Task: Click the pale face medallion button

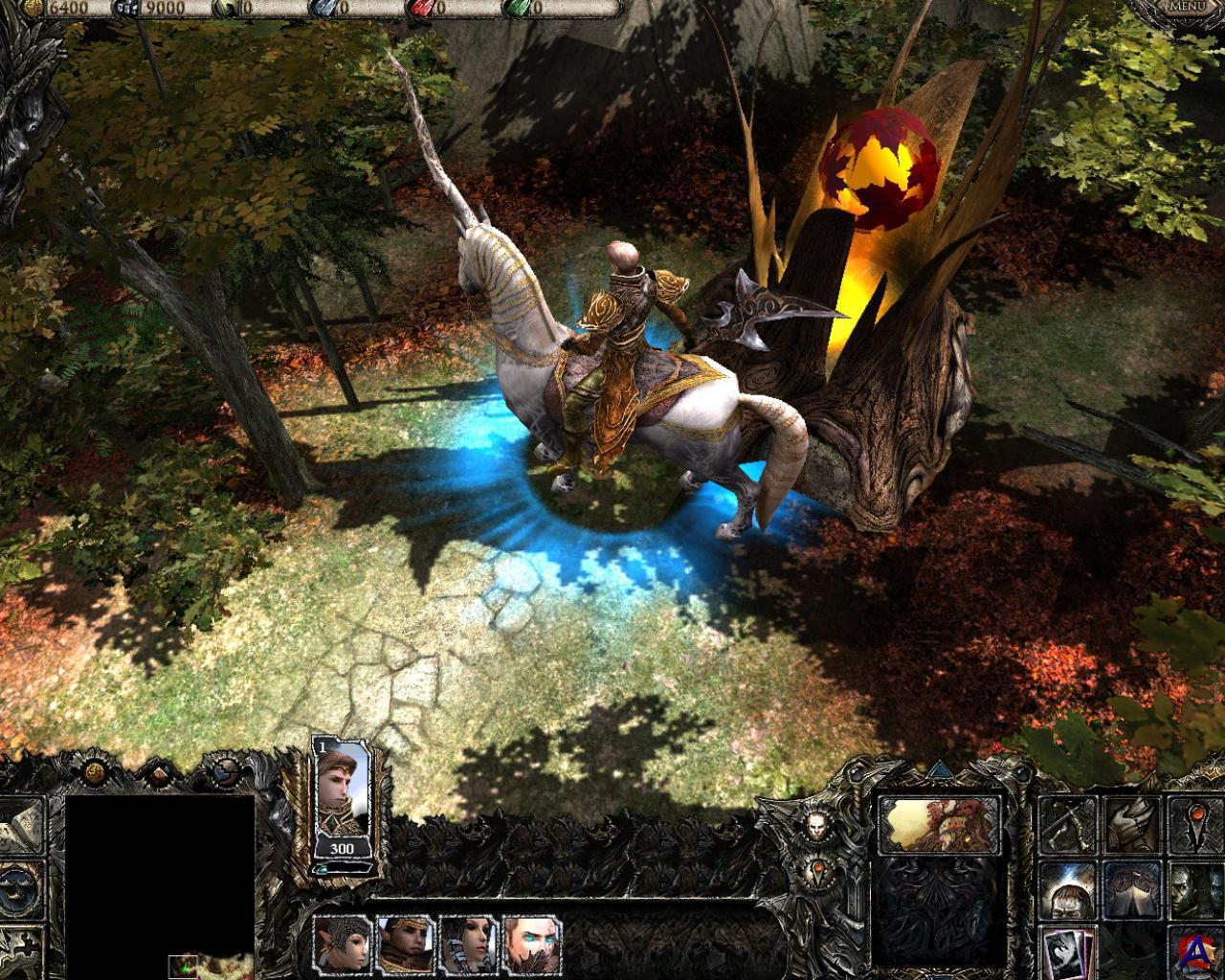Action: coord(814,825)
